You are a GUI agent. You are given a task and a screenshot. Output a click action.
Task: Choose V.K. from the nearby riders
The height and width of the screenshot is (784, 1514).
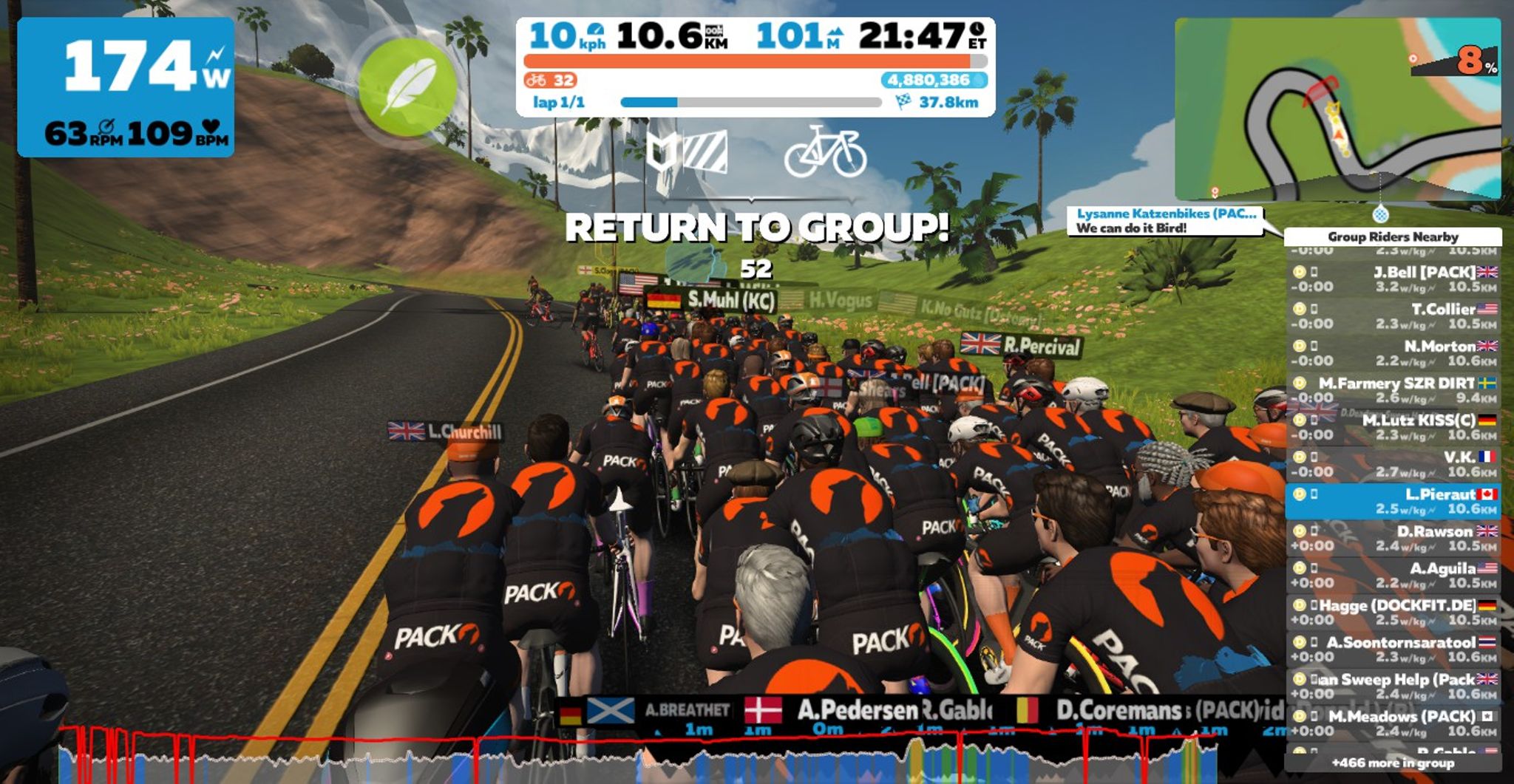pyautogui.click(x=1394, y=464)
